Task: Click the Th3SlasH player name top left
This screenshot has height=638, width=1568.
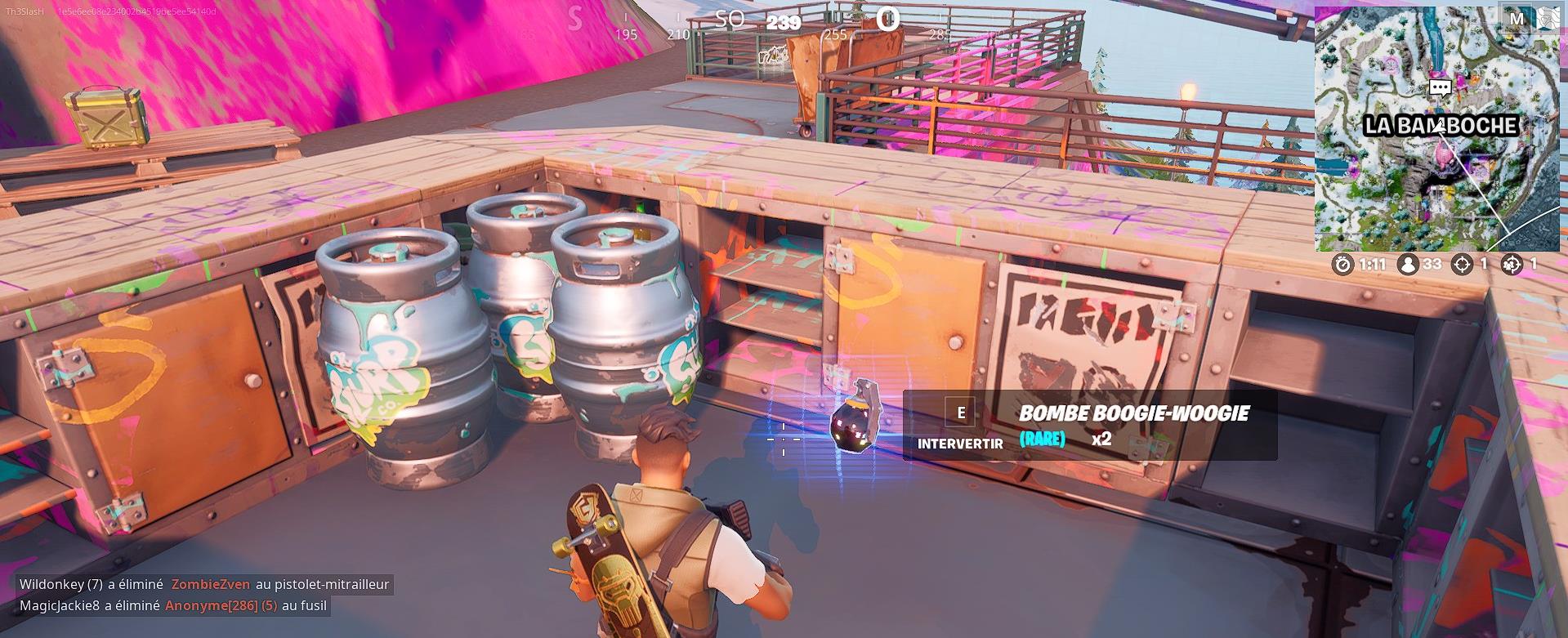Action: (x=25, y=12)
